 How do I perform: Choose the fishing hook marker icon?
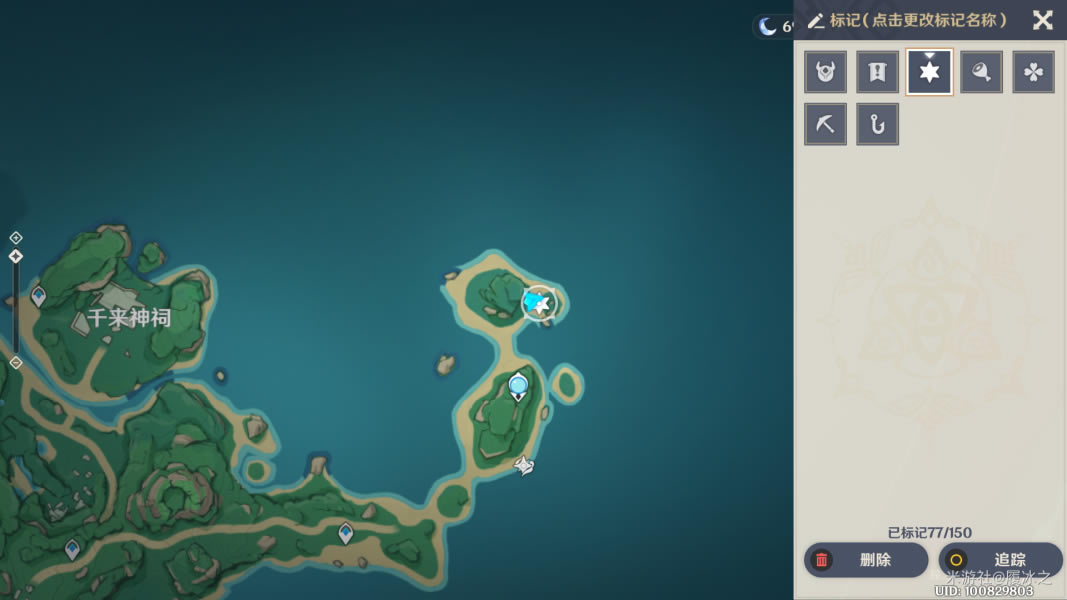pos(877,124)
